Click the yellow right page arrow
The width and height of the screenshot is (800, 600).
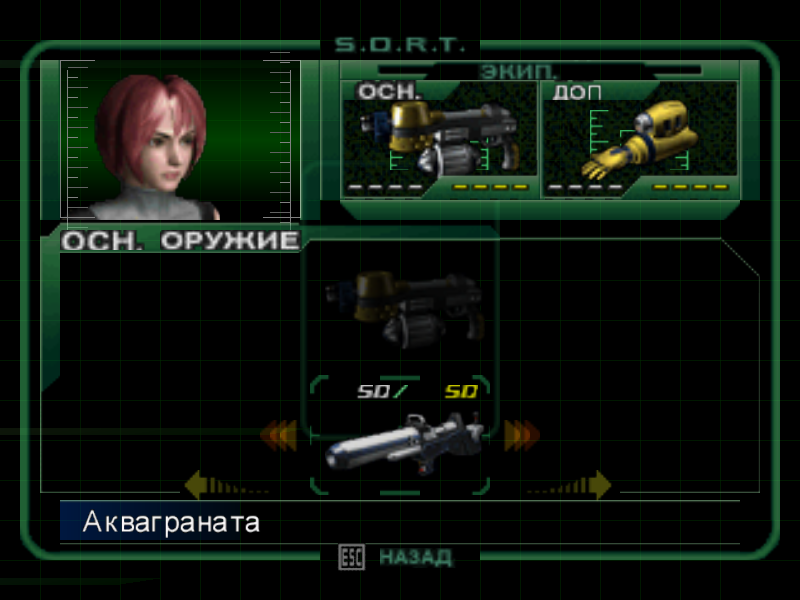[598, 486]
